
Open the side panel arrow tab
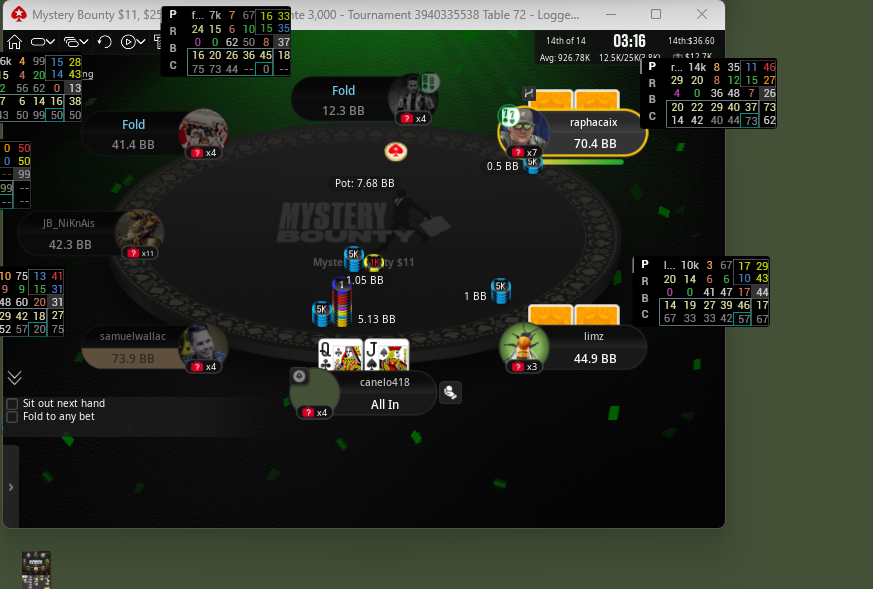(11, 486)
